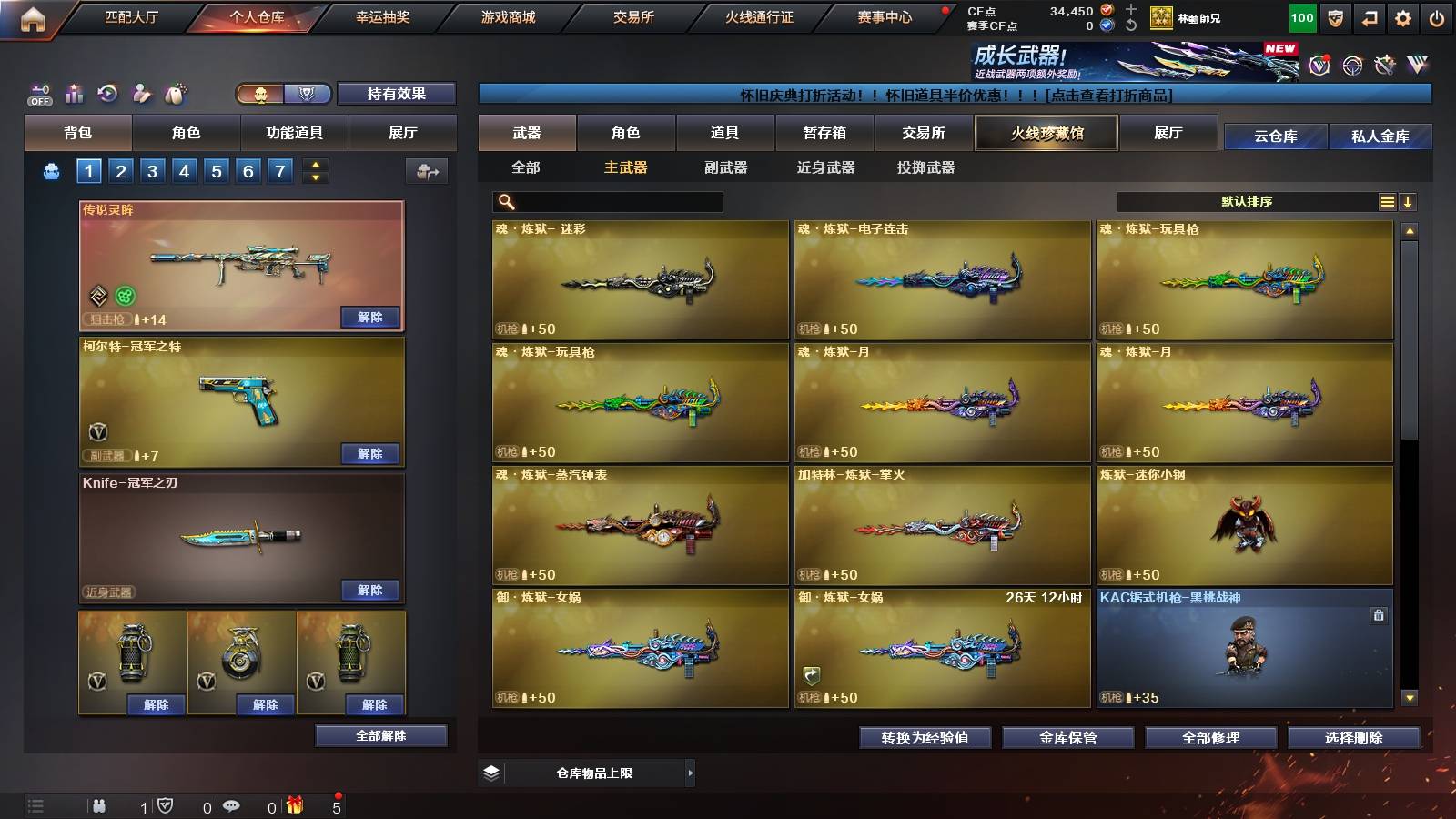This screenshot has height=819, width=1456.
Task: Click the home icon in the top-left corner
Action: click(32, 15)
